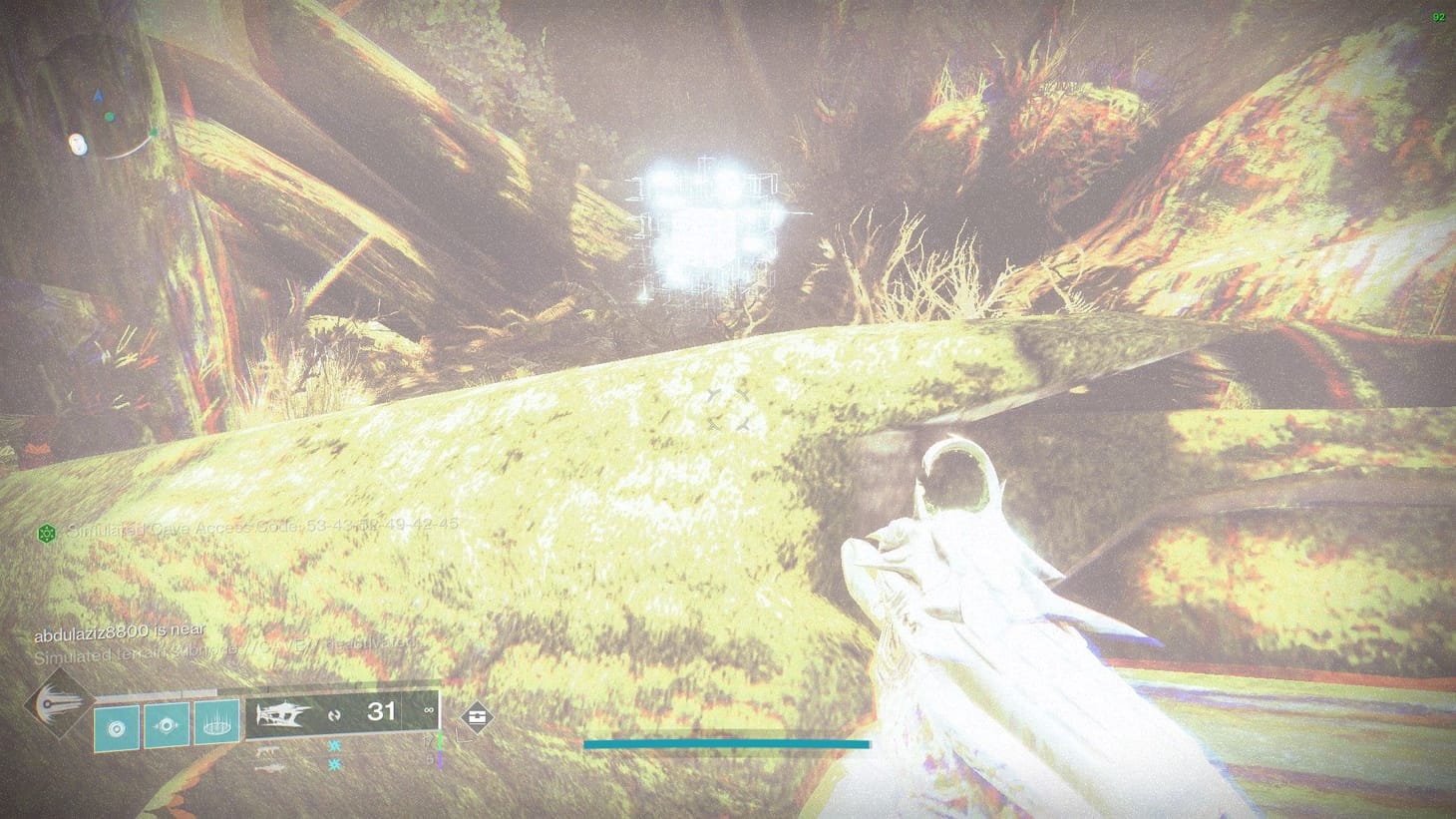The width and height of the screenshot is (1456, 819).
Task: Select the heavy weapon slot icon
Action: [267, 768]
